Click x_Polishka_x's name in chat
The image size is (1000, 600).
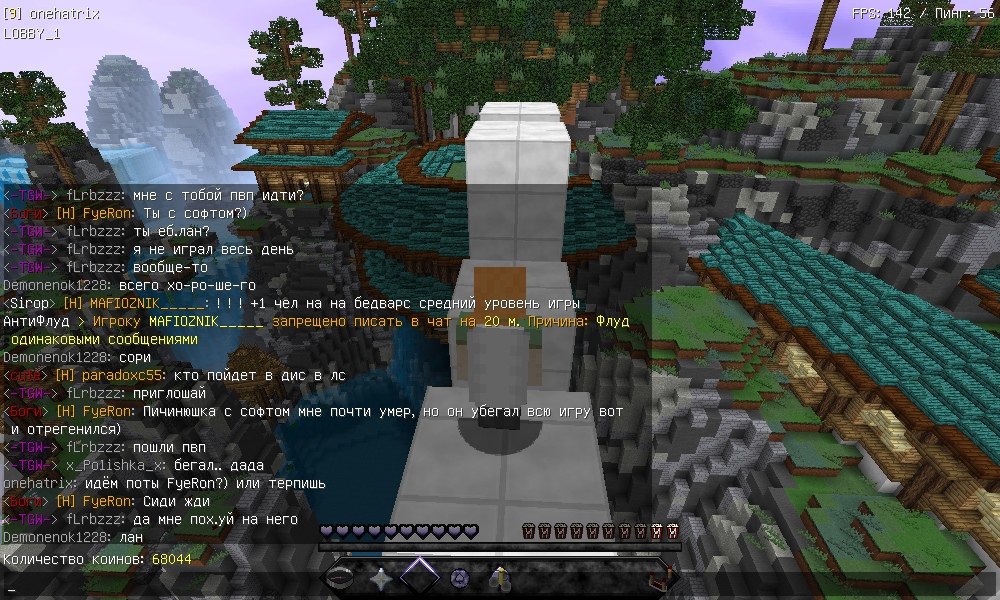(109, 465)
